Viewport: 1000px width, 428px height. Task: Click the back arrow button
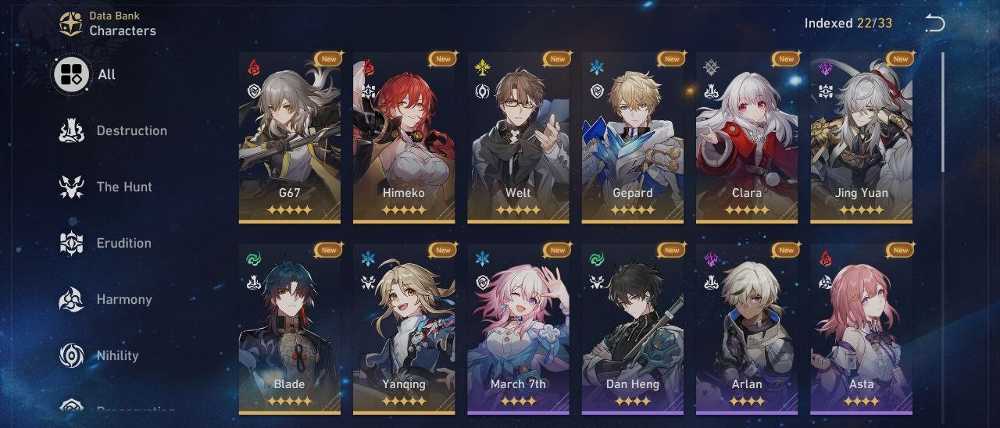935,24
